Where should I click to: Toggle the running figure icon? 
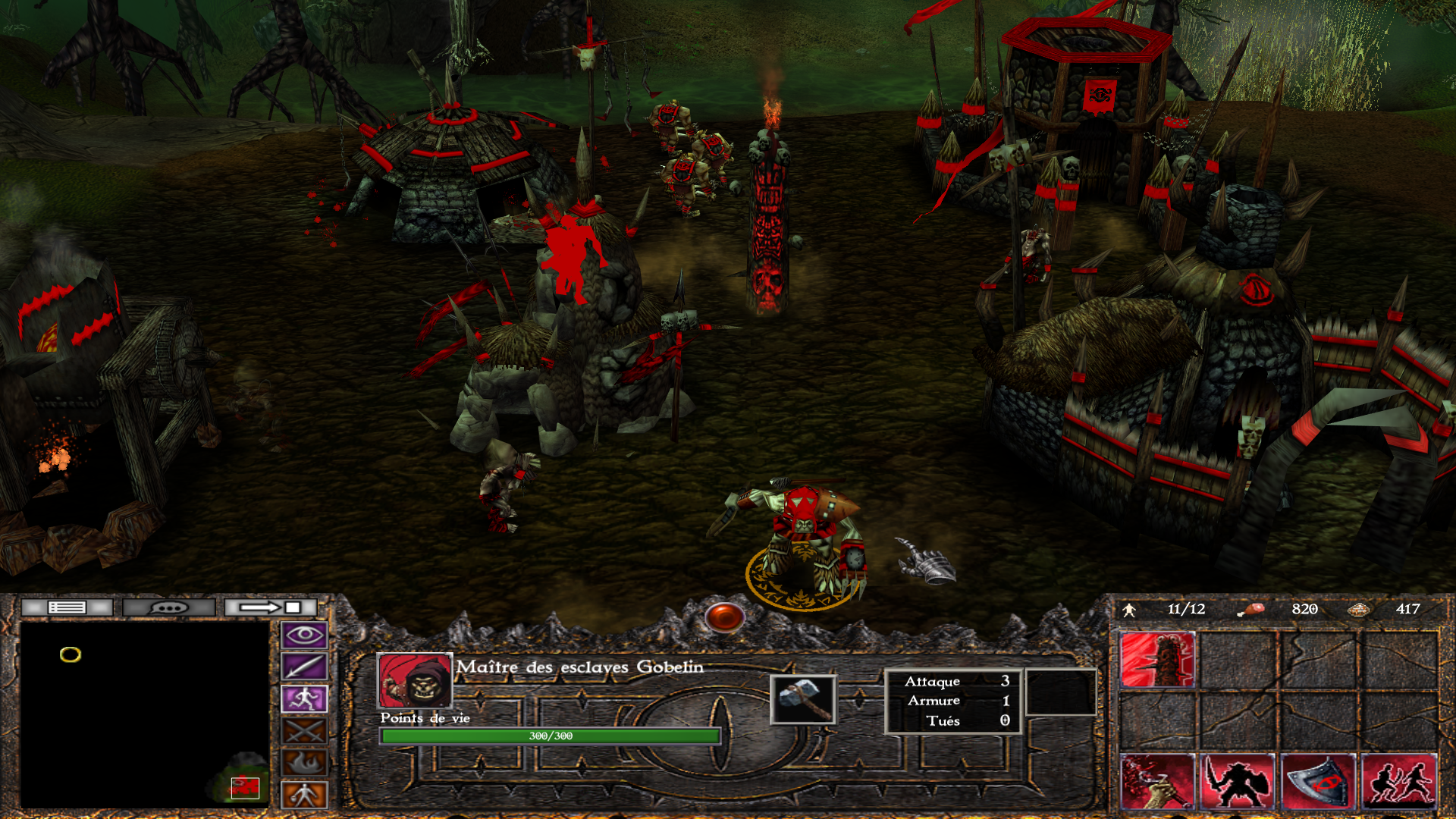click(304, 698)
